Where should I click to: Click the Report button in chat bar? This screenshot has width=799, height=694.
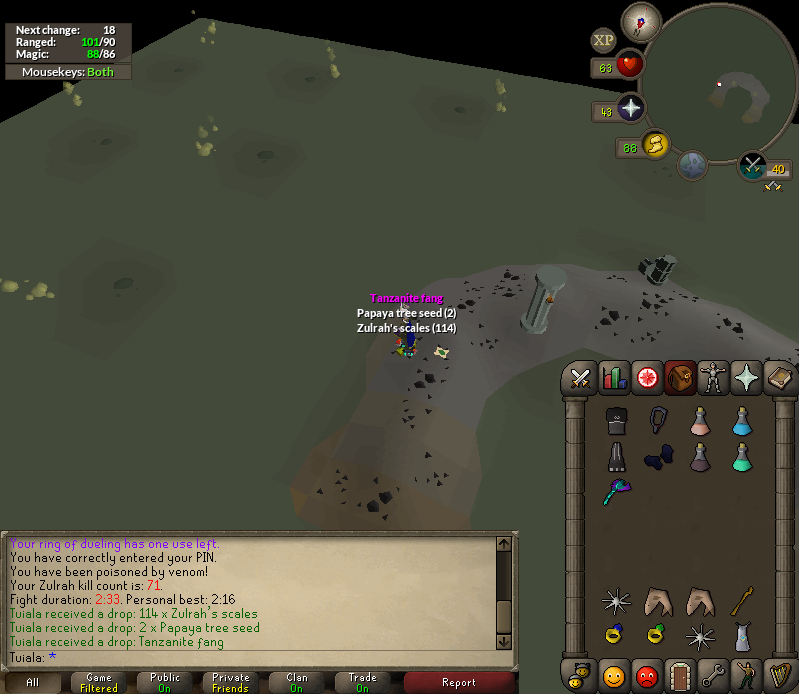tap(459, 682)
